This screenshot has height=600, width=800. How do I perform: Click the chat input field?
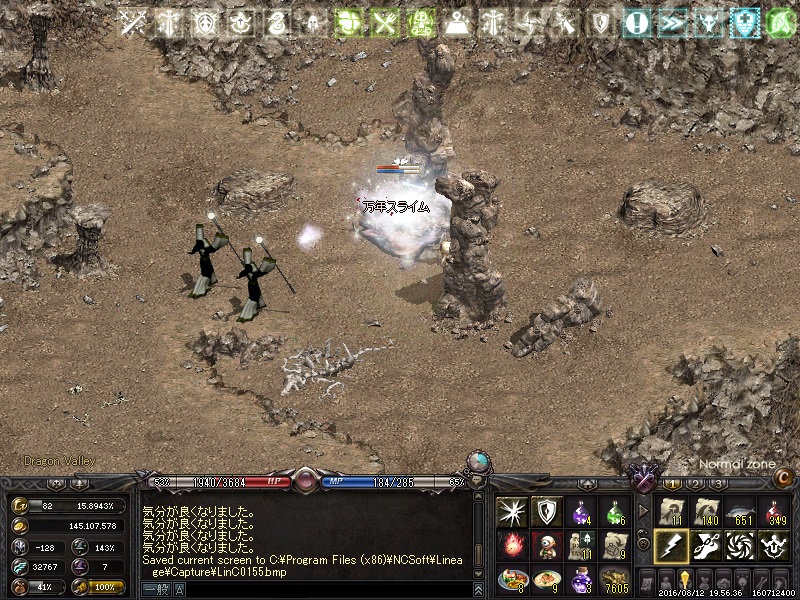320,589
